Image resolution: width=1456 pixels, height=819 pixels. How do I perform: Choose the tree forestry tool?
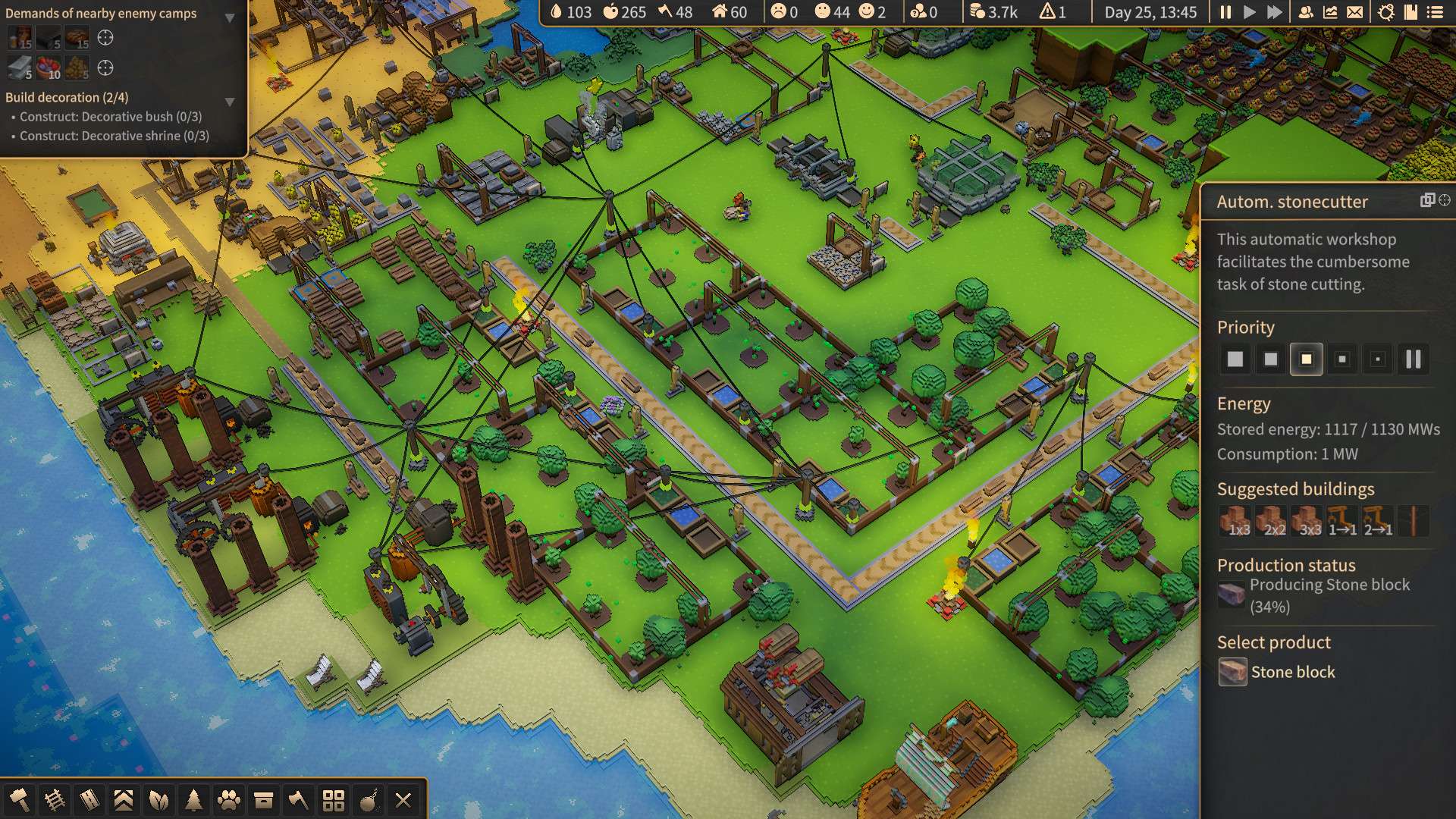click(x=193, y=799)
